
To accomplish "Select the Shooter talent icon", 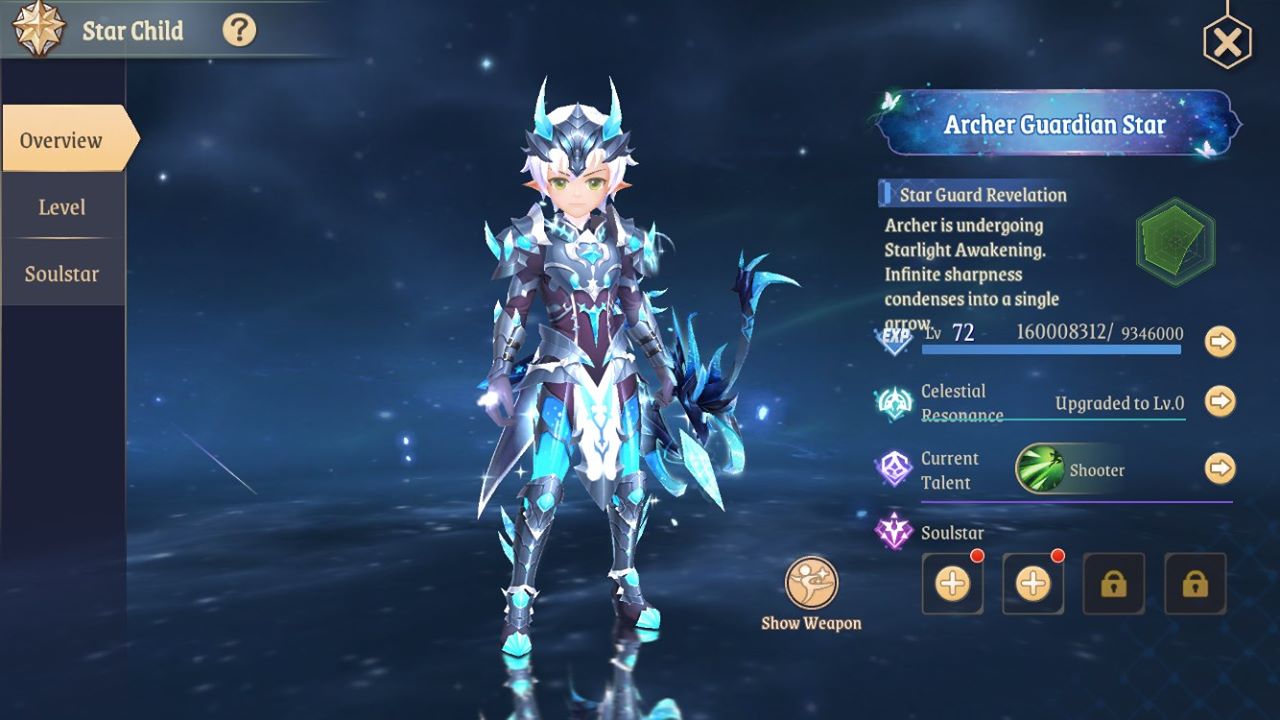I will 1040,469.
